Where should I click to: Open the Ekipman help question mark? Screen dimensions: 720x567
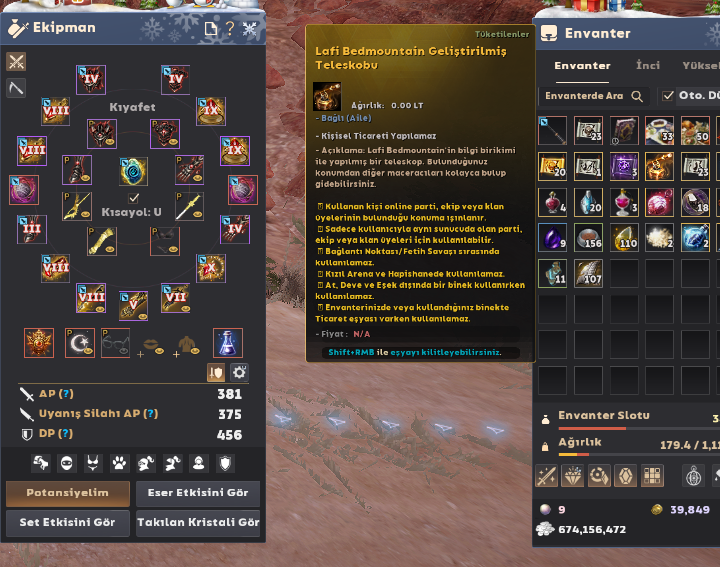pos(229,28)
